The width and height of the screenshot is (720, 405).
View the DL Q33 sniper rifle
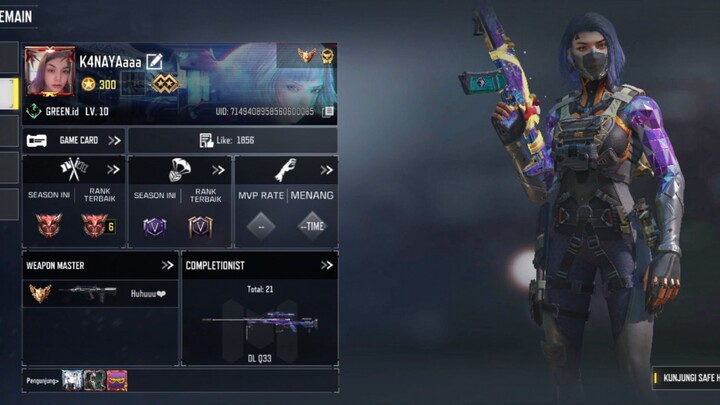259,324
